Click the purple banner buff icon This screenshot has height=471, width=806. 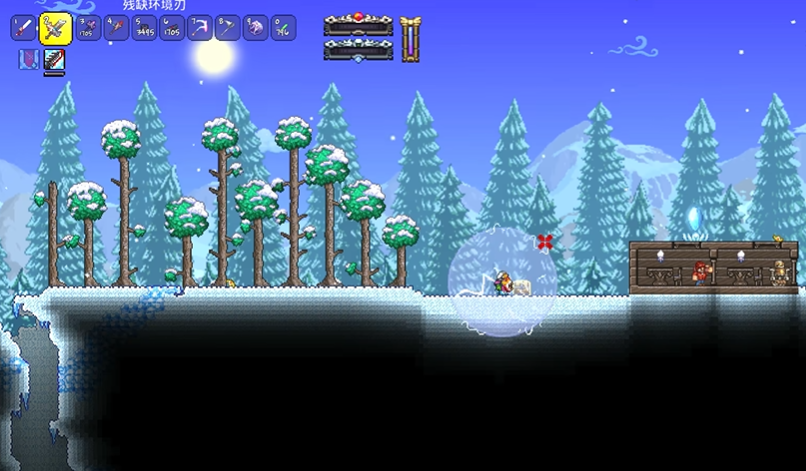point(28,60)
